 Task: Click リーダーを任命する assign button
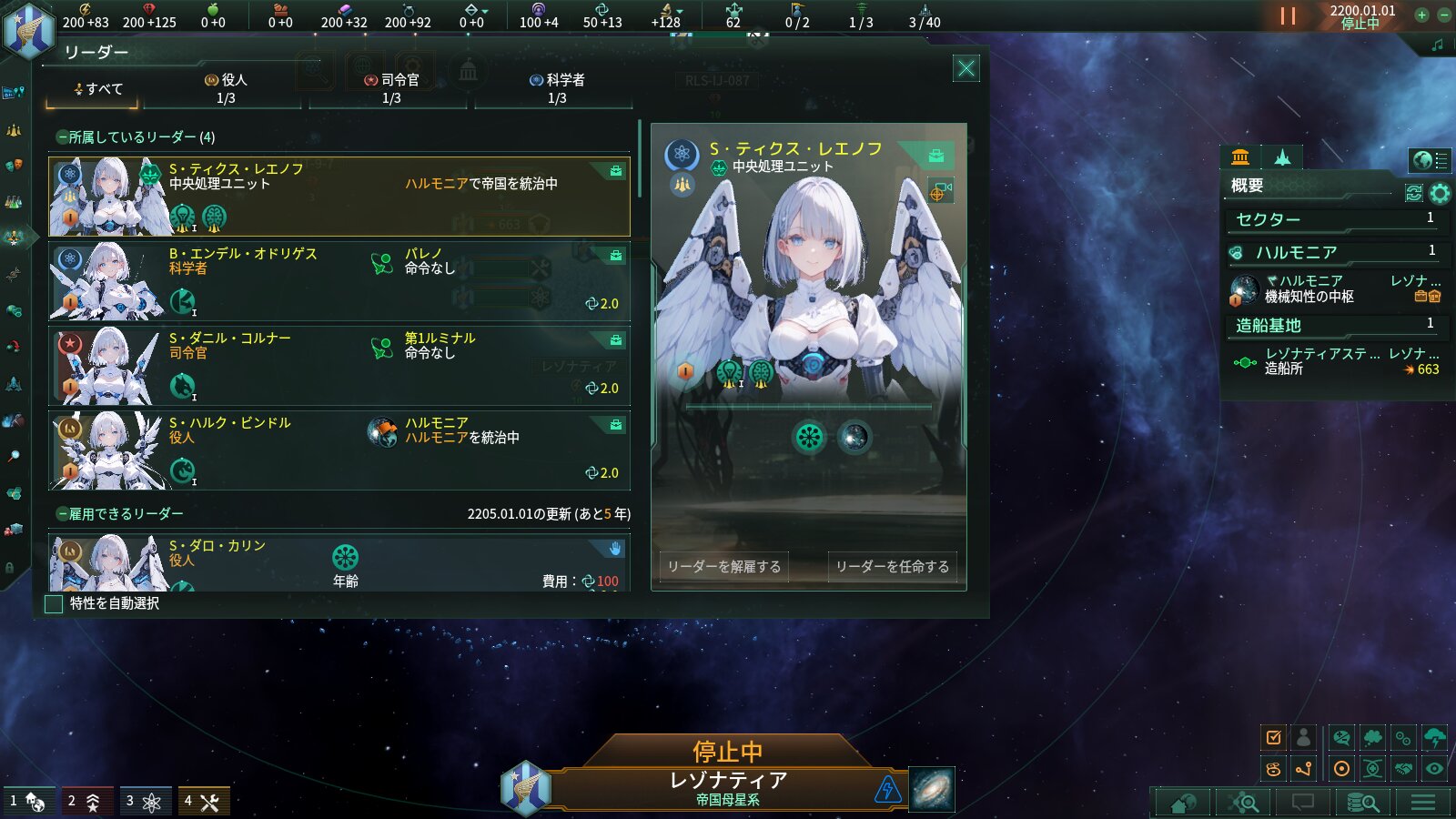click(x=892, y=566)
